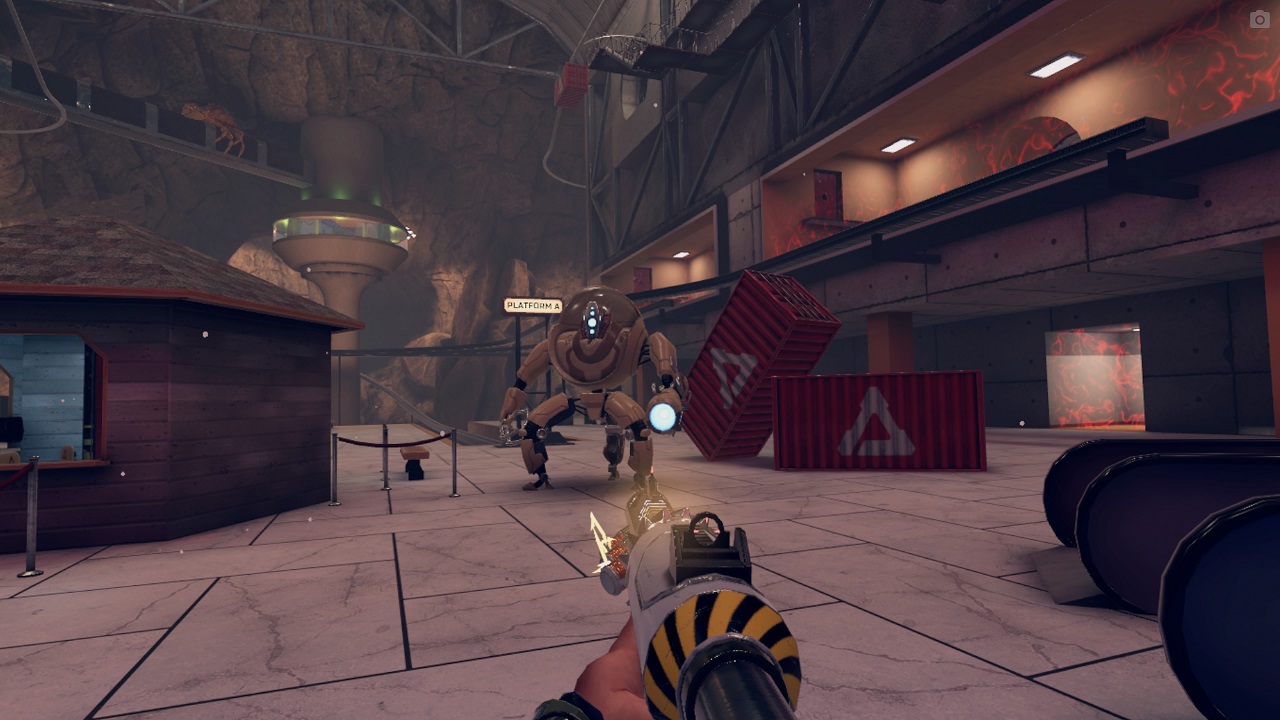Click the camera screenshot icon
1280x720 pixels.
1259,19
